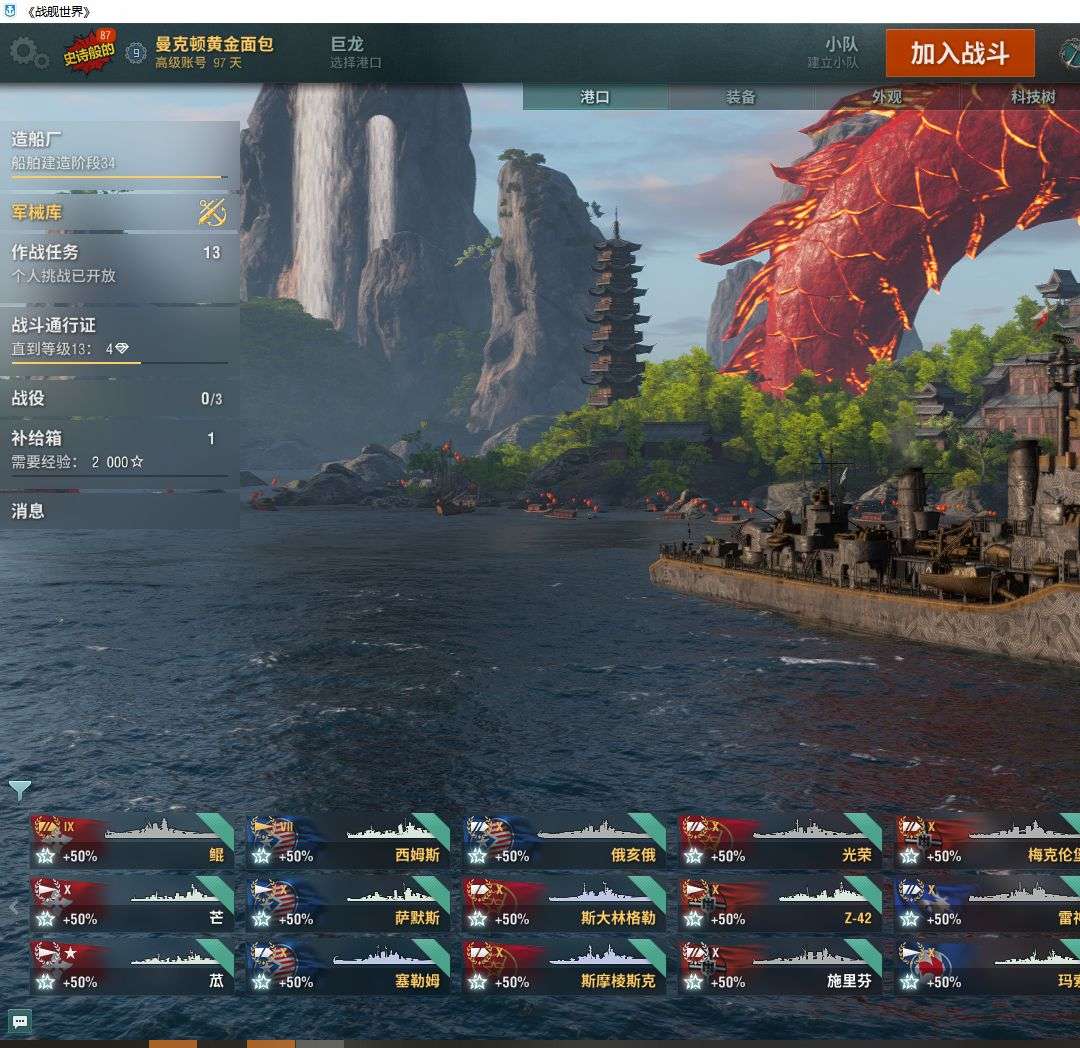
Task: Open the settings gear icon
Action: (29, 52)
